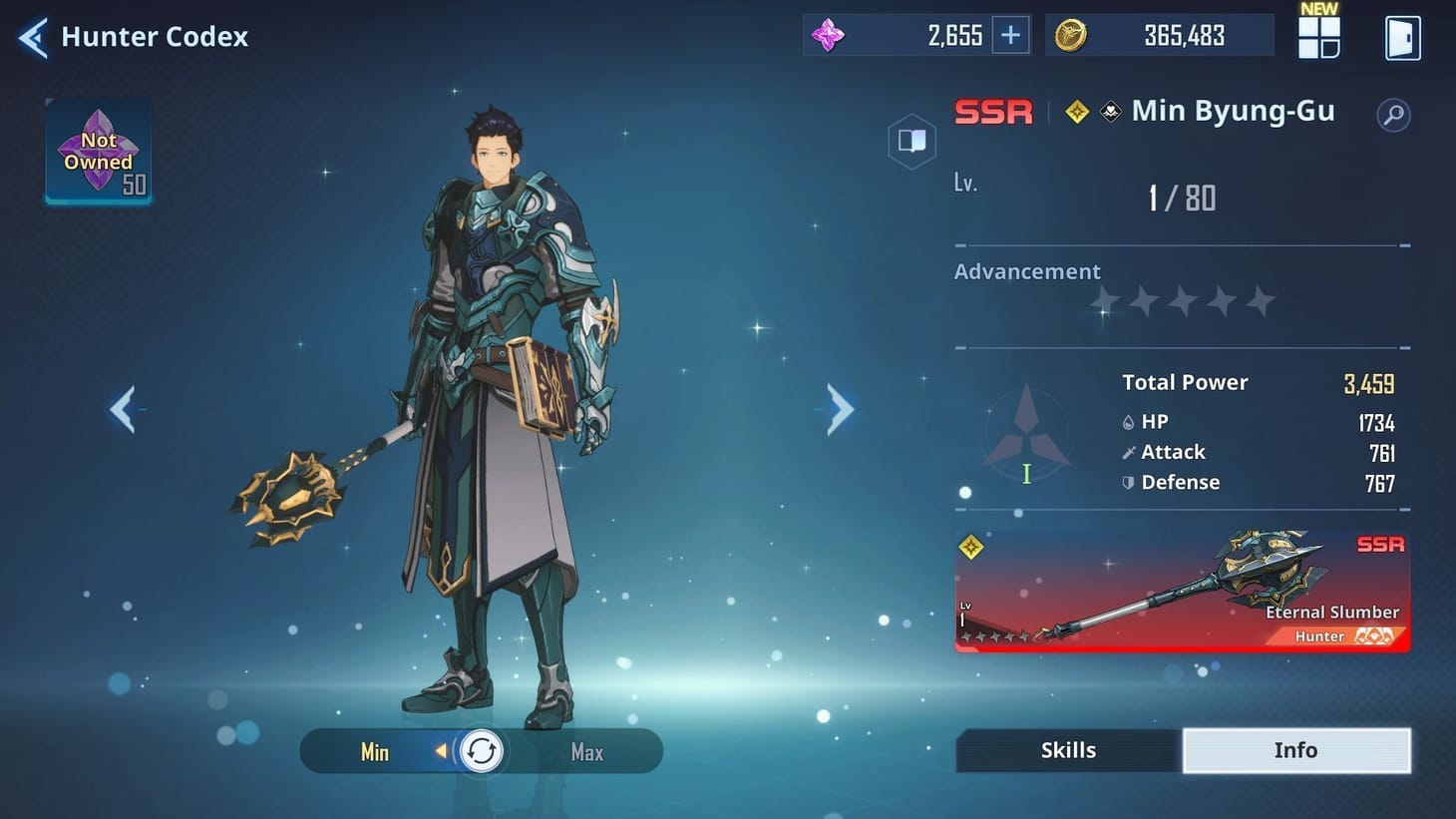This screenshot has height=819, width=1456.
Task: Select the Info tab
Action: [1296, 749]
